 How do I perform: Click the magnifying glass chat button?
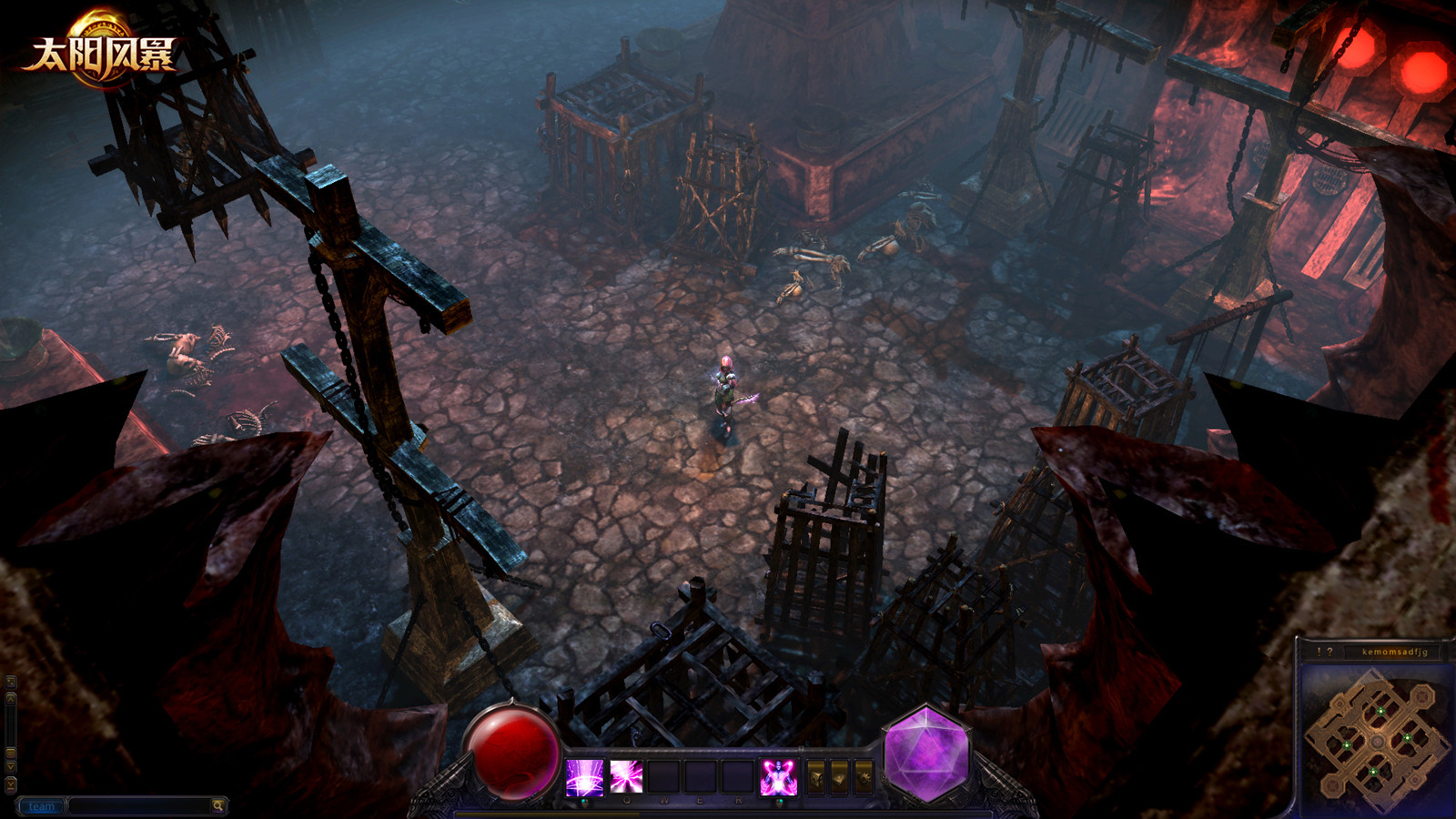[218, 806]
